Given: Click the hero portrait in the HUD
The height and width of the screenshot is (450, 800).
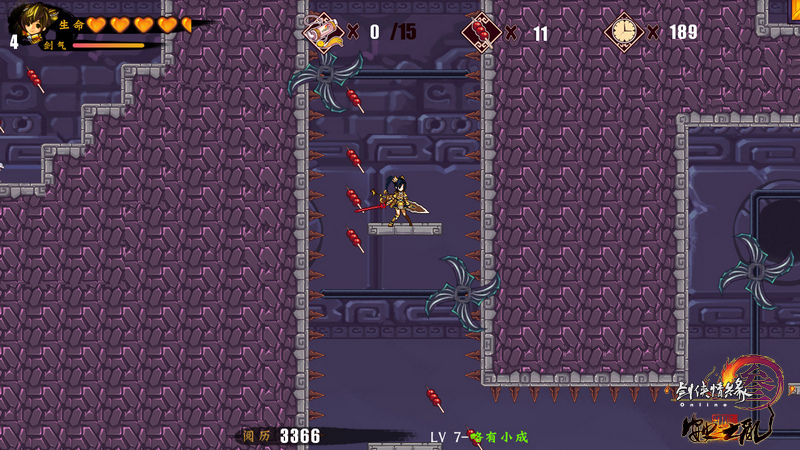Looking at the screenshot, I should 29,22.
